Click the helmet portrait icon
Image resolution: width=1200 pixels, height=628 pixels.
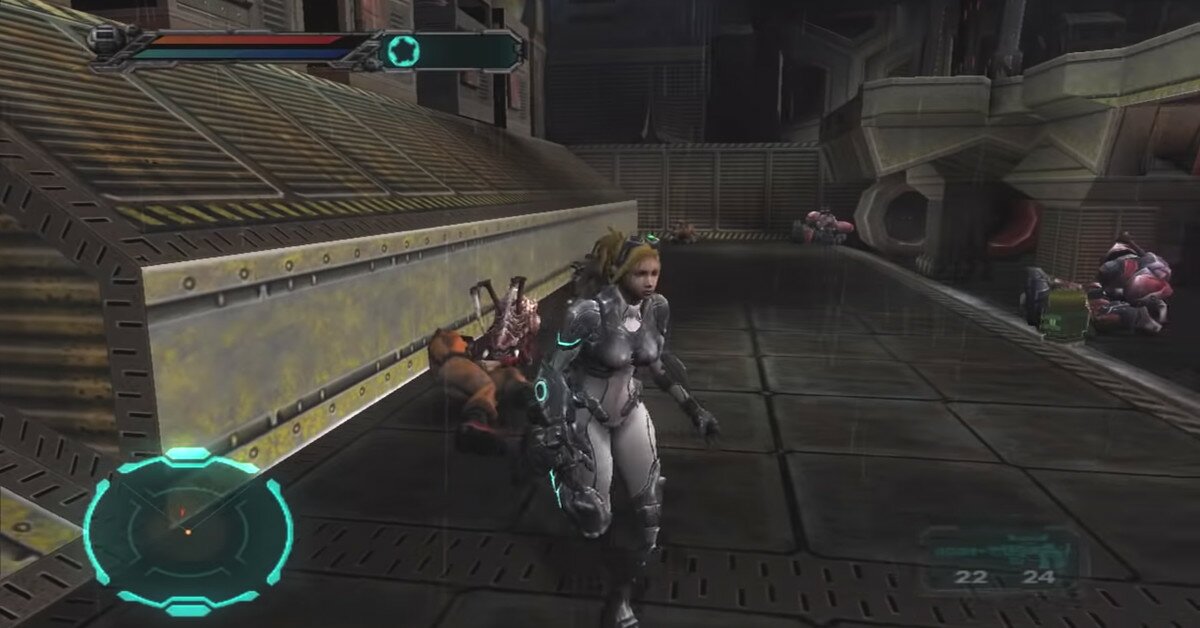click(104, 42)
